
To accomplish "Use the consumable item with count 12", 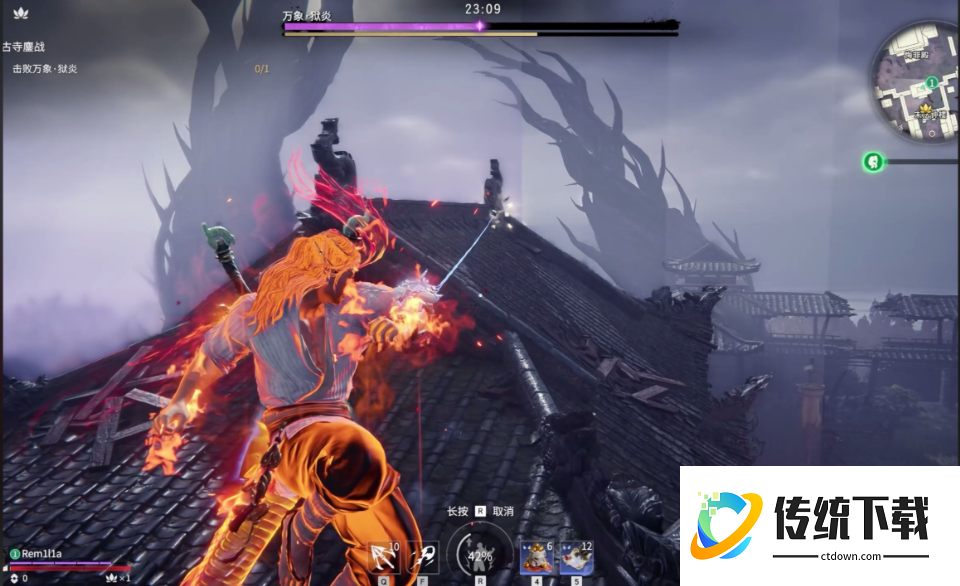I will click(575, 557).
